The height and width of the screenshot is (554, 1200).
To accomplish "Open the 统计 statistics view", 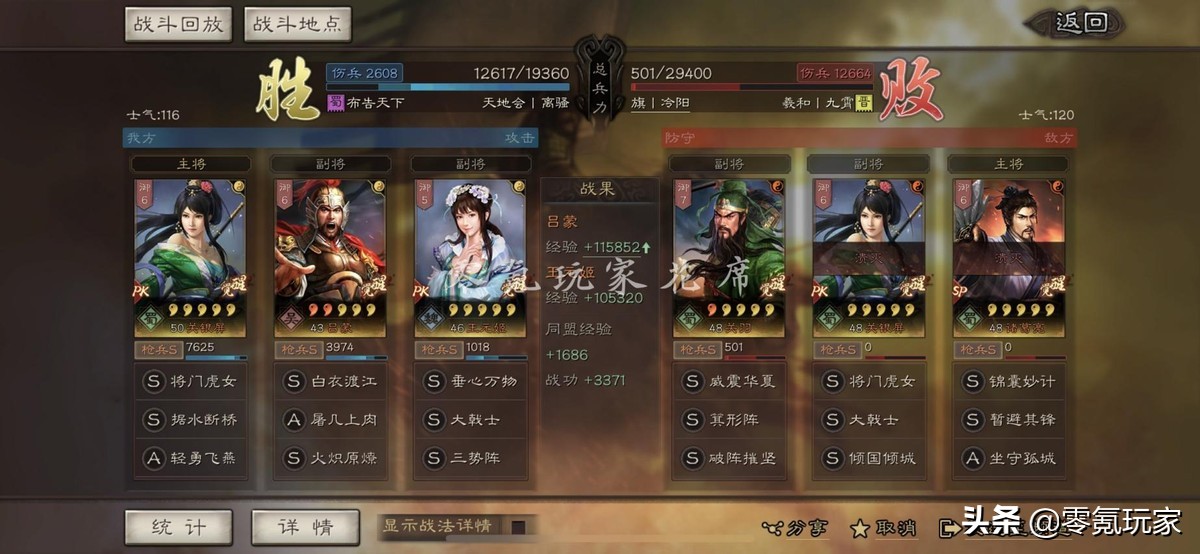I will pos(178,527).
